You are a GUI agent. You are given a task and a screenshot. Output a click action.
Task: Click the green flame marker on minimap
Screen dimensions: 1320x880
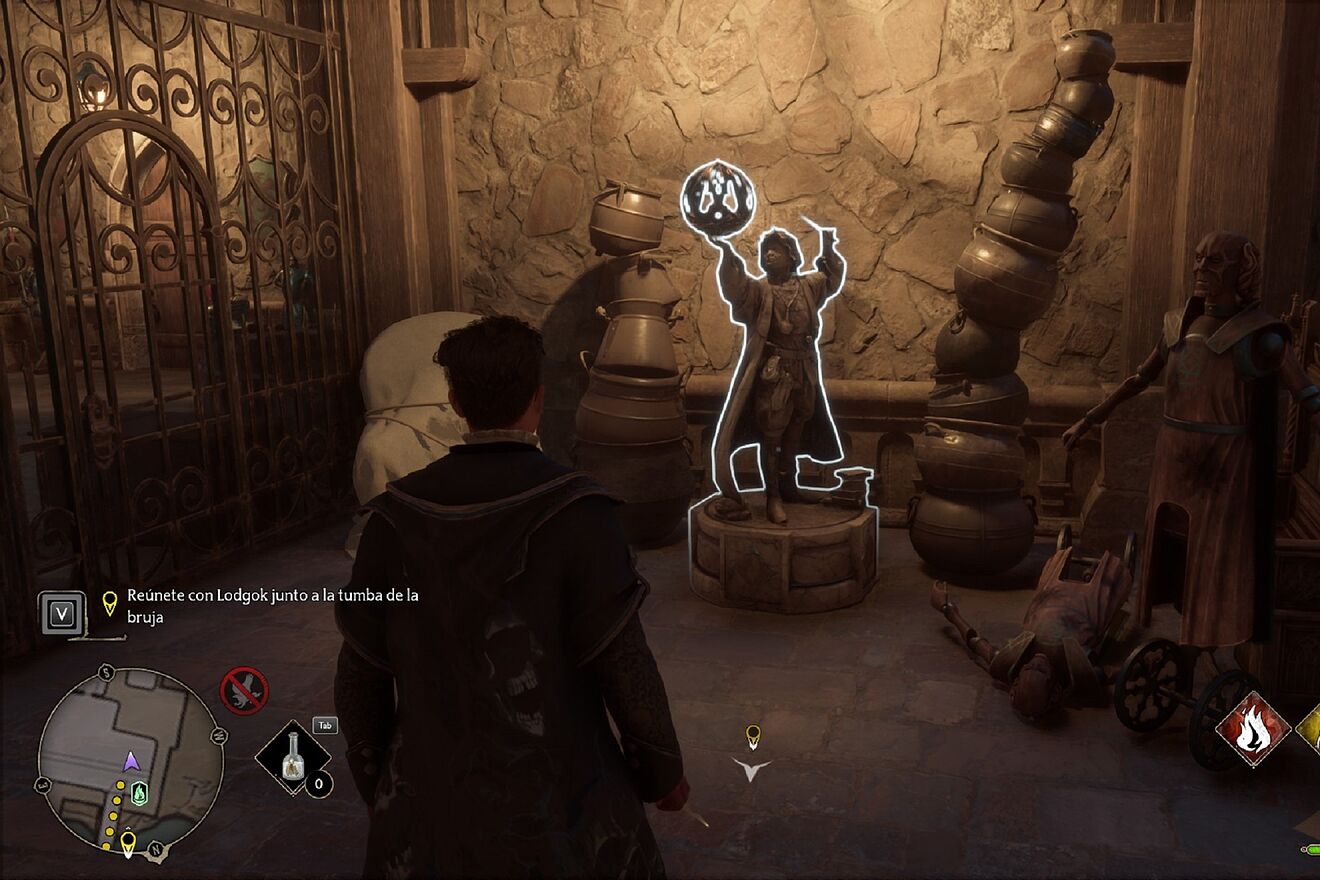(140, 792)
